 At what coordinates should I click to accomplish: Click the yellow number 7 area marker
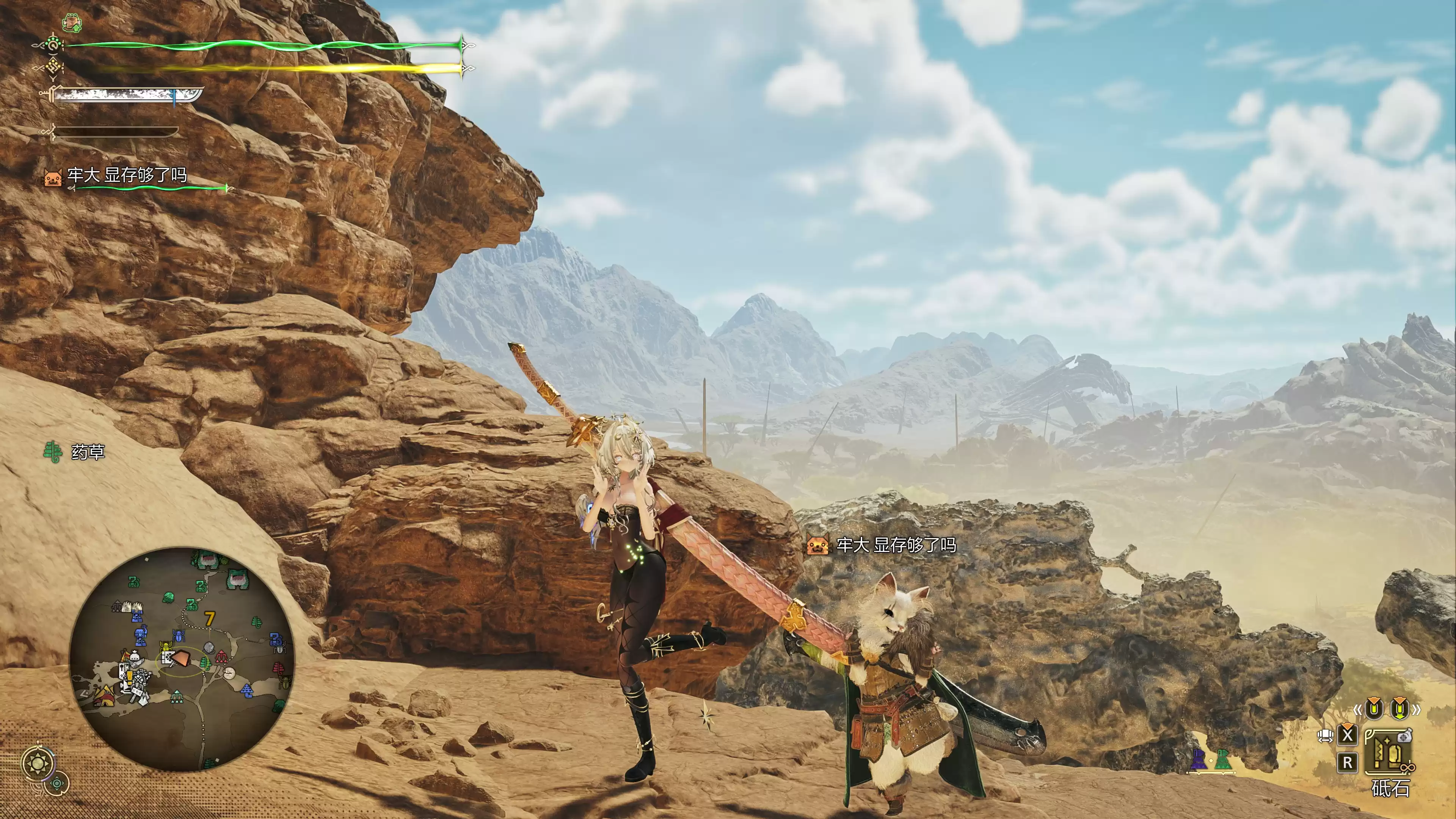210,619
